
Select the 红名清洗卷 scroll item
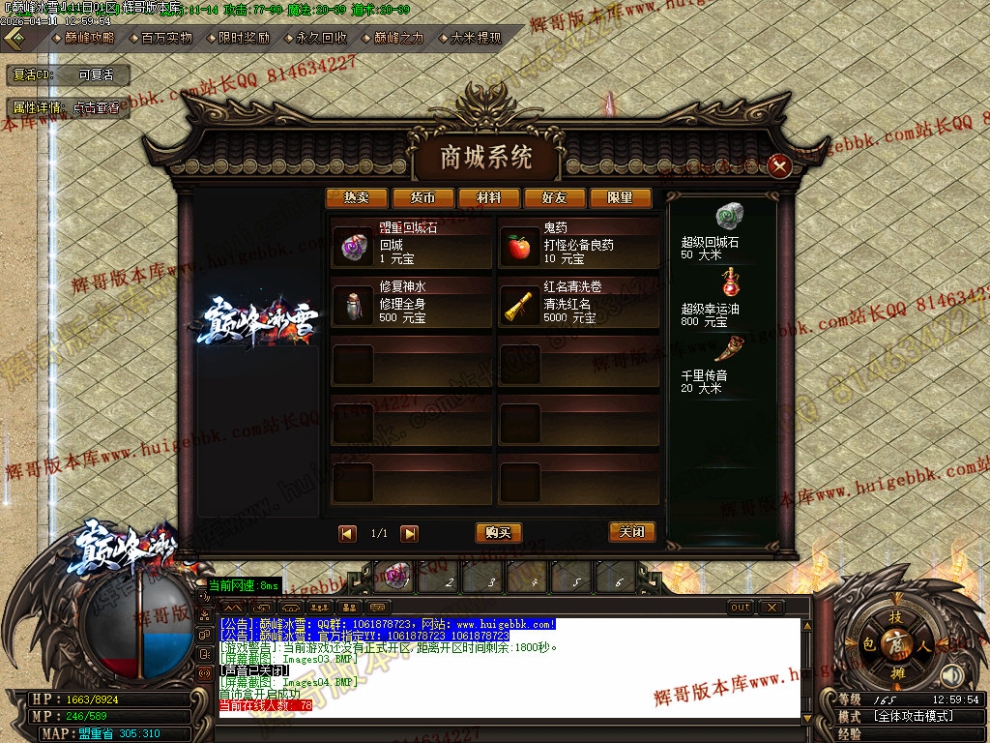(x=519, y=307)
